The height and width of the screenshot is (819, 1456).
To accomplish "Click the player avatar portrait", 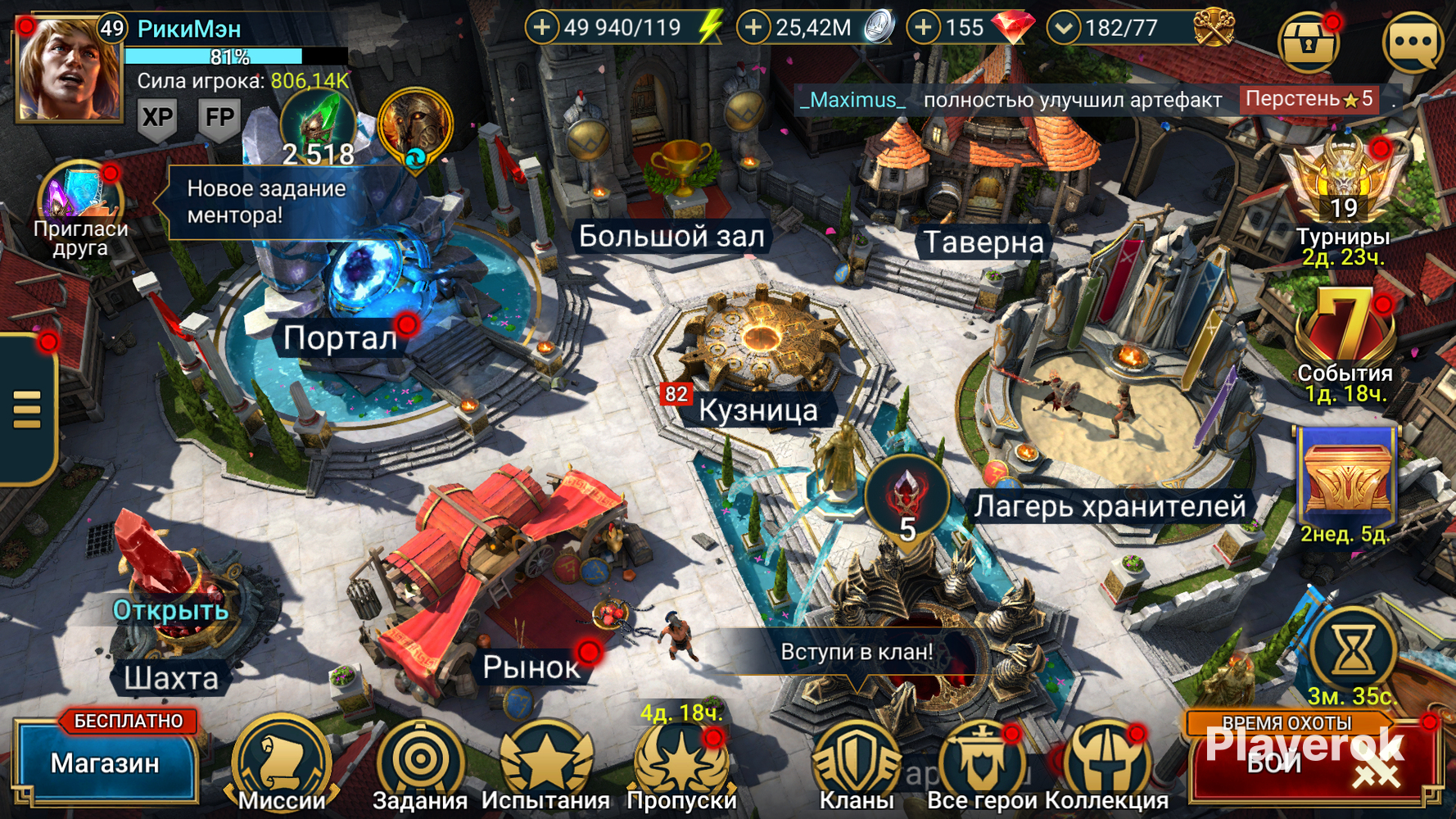I will click(x=67, y=72).
